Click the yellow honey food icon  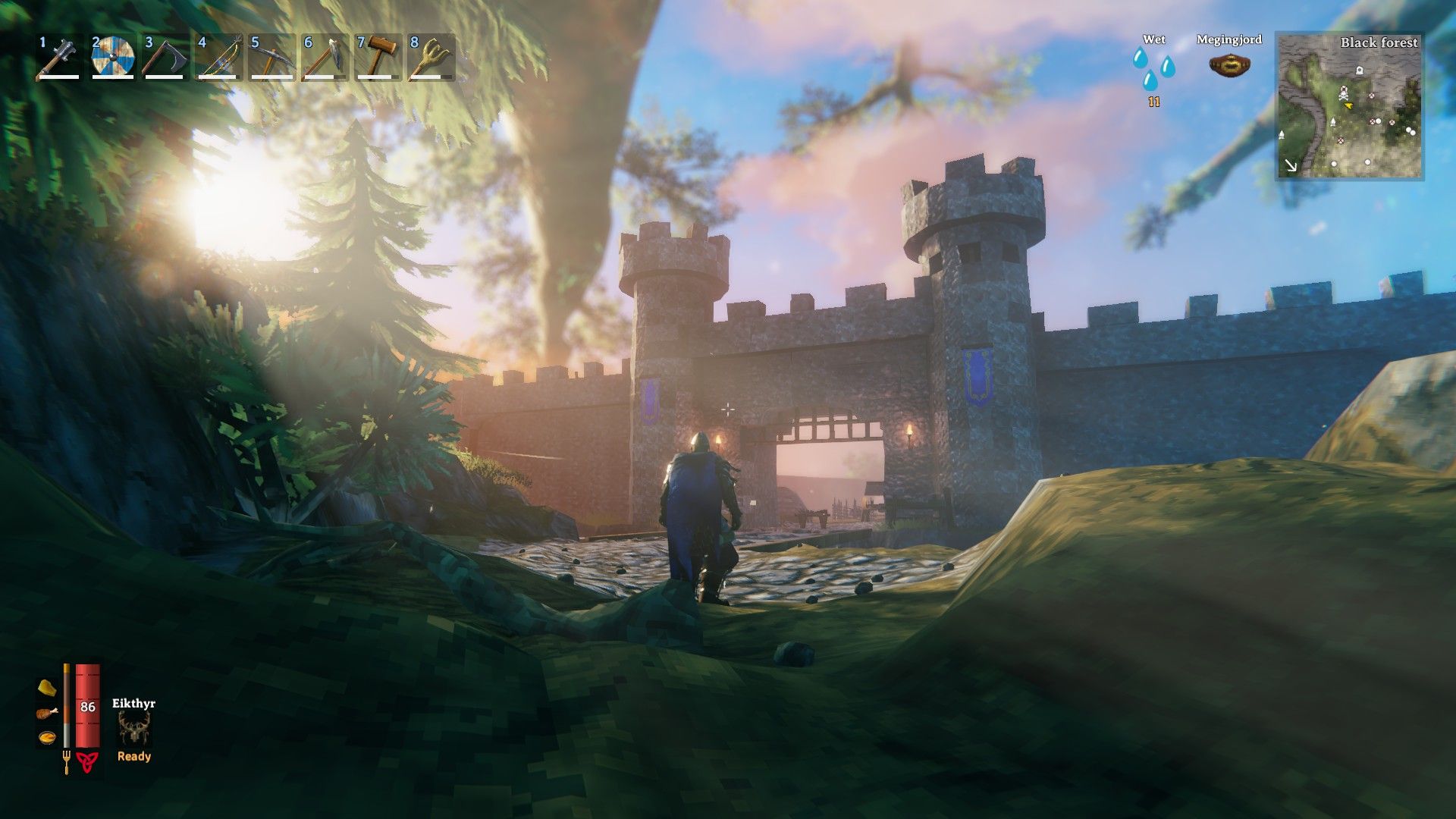[47, 688]
